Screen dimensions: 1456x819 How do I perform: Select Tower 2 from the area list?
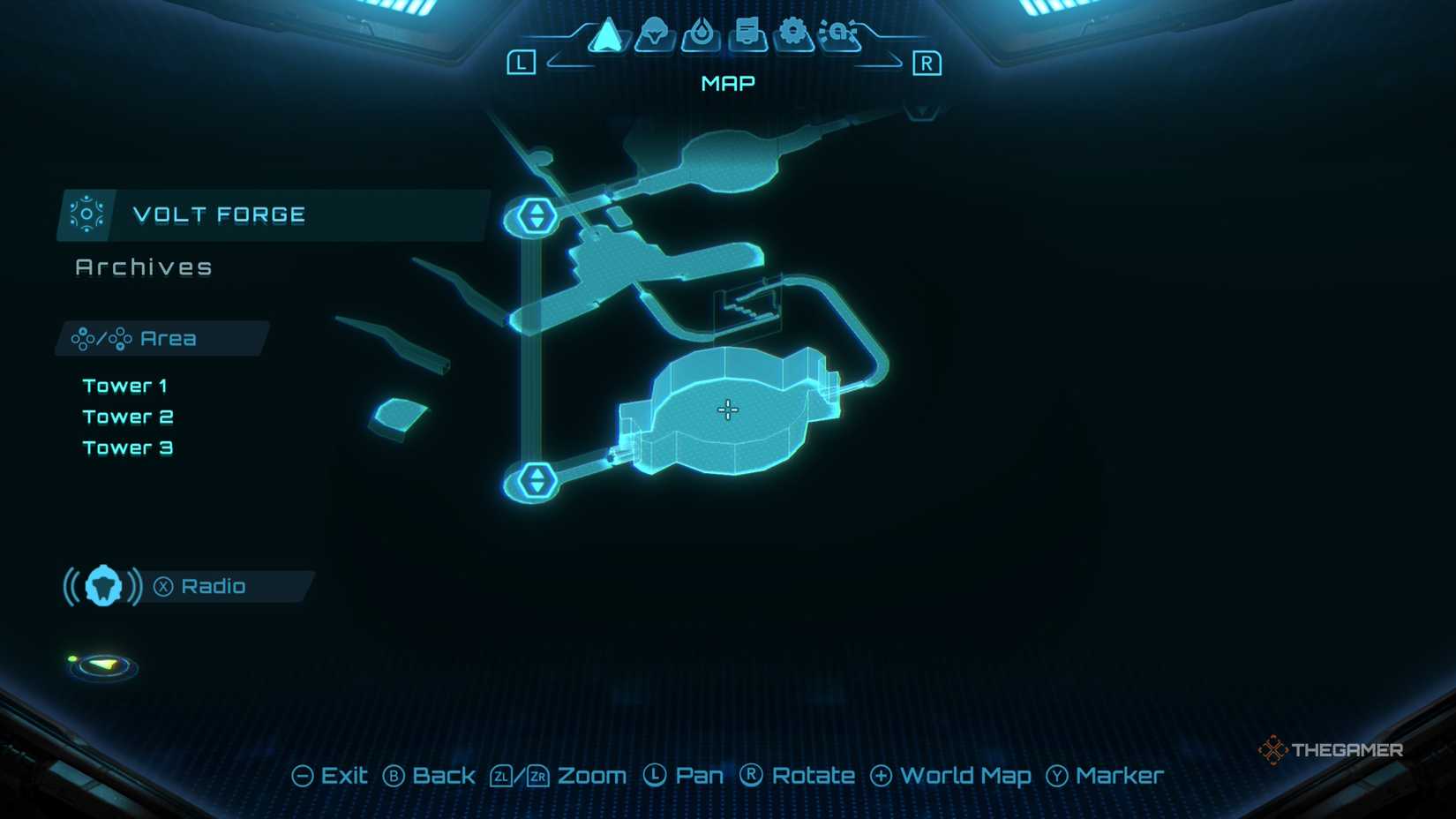128,416
